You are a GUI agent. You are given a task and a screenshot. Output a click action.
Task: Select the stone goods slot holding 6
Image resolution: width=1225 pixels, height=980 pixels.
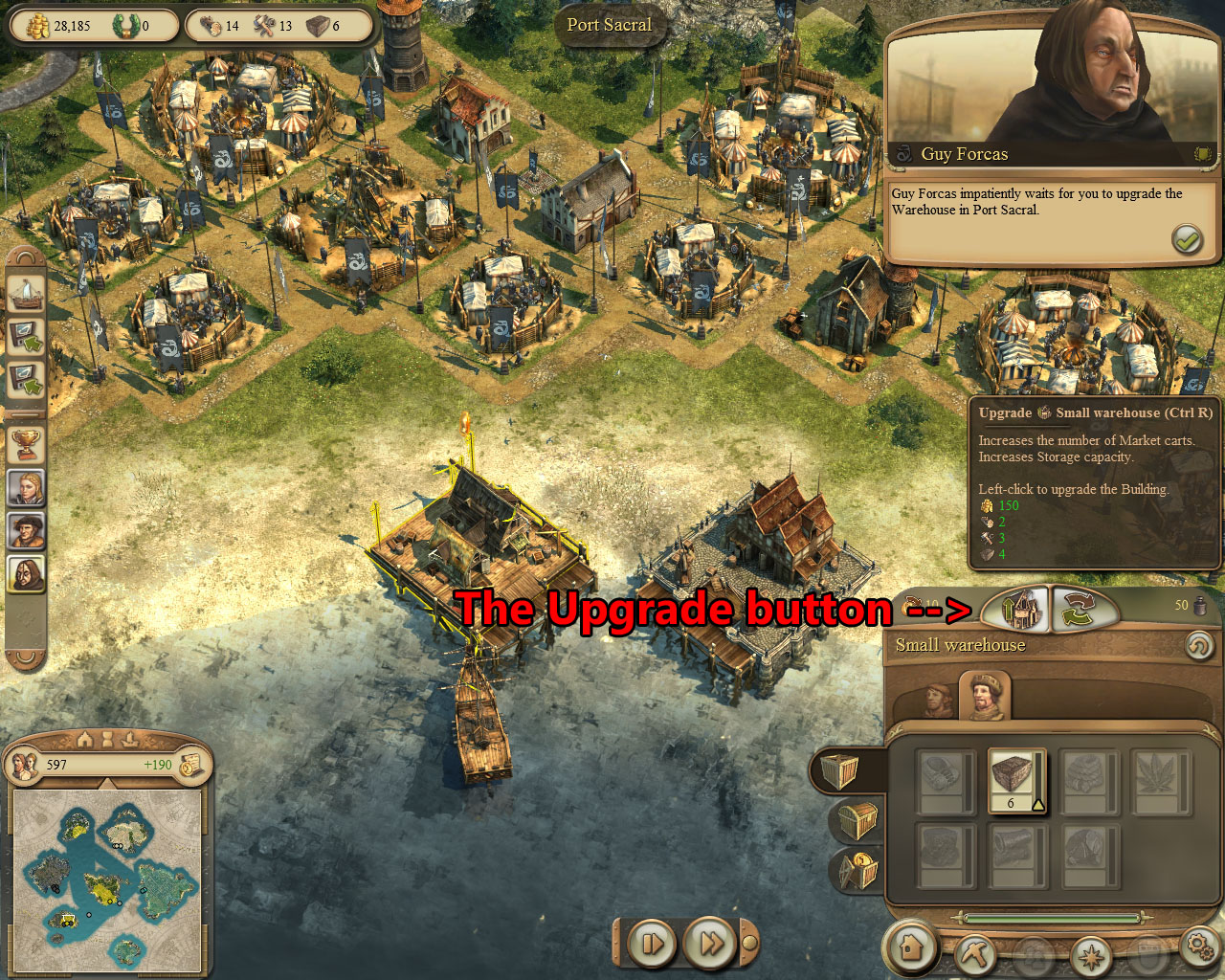[x=1015, y=780]
